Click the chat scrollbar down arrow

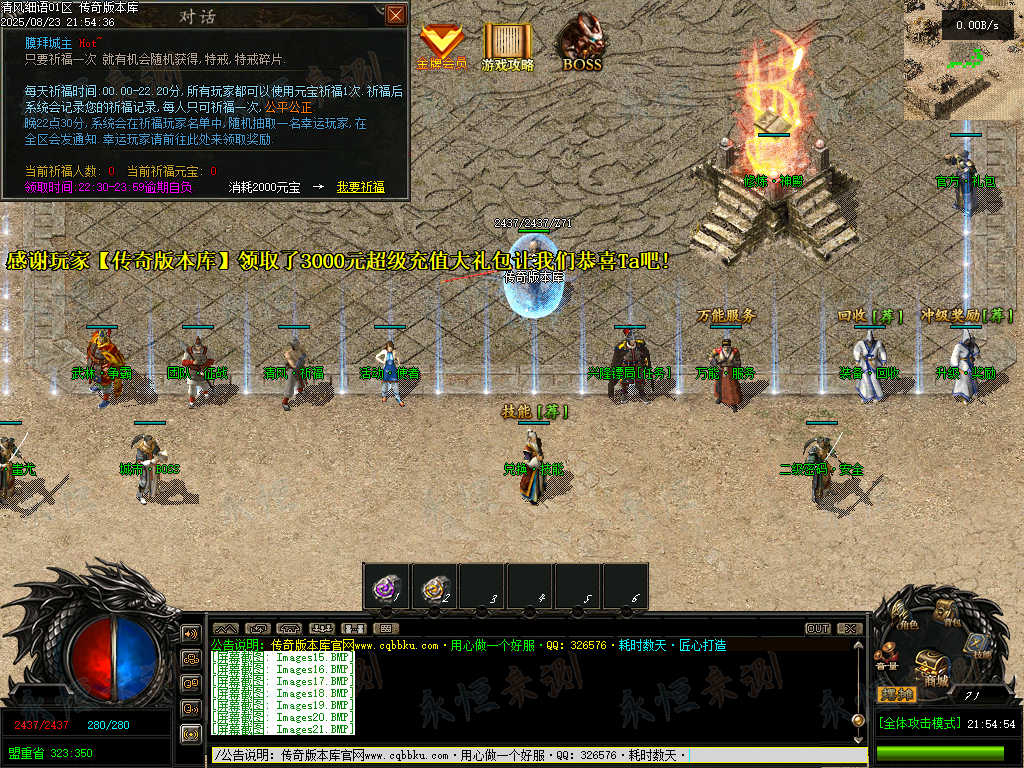(x=857, y=738)
